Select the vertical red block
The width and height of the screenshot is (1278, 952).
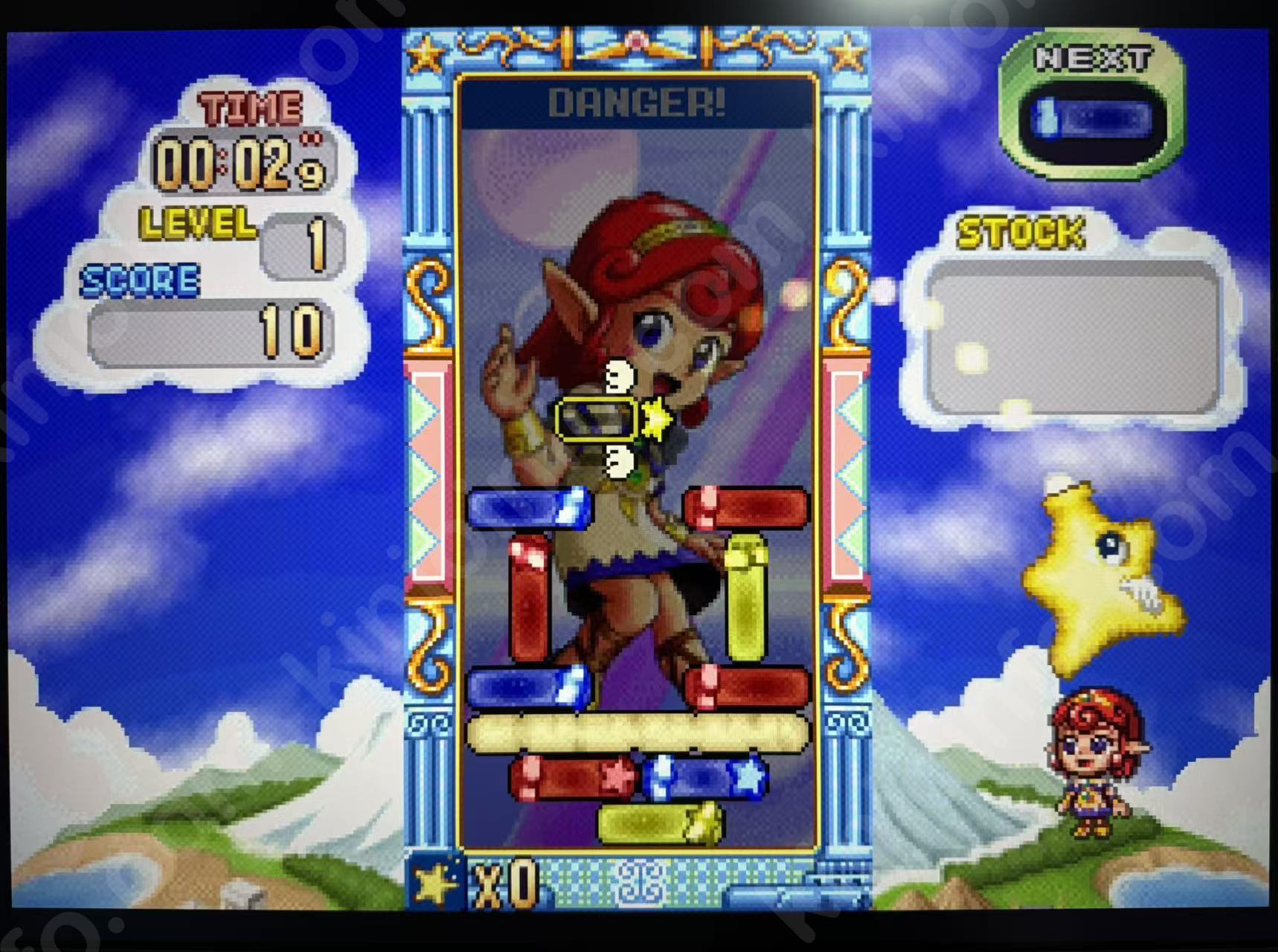530,597
